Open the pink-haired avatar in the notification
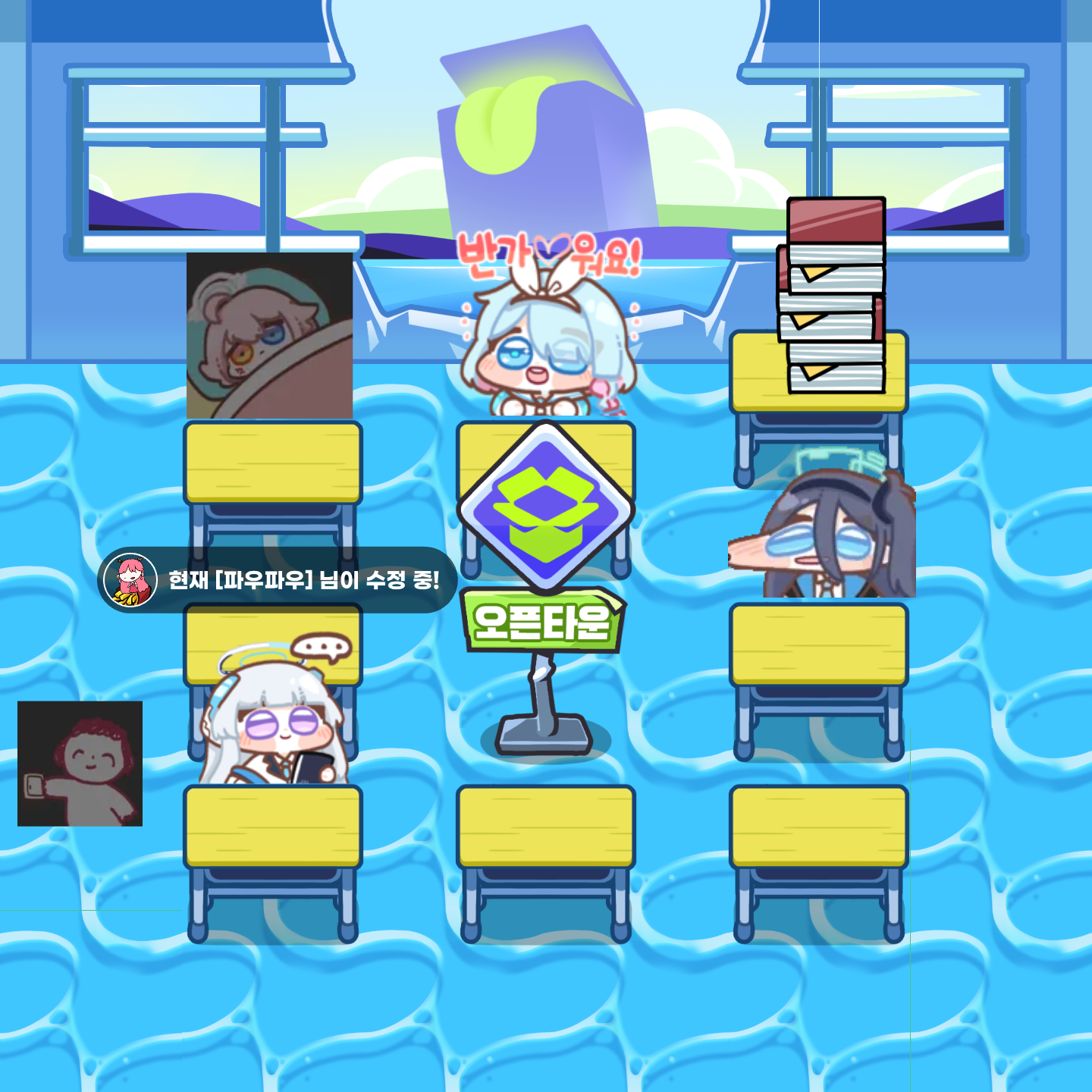Image resolution: width=1092 pixels, height=1092 pixels. pyautogui.click(x=130, y=580)
